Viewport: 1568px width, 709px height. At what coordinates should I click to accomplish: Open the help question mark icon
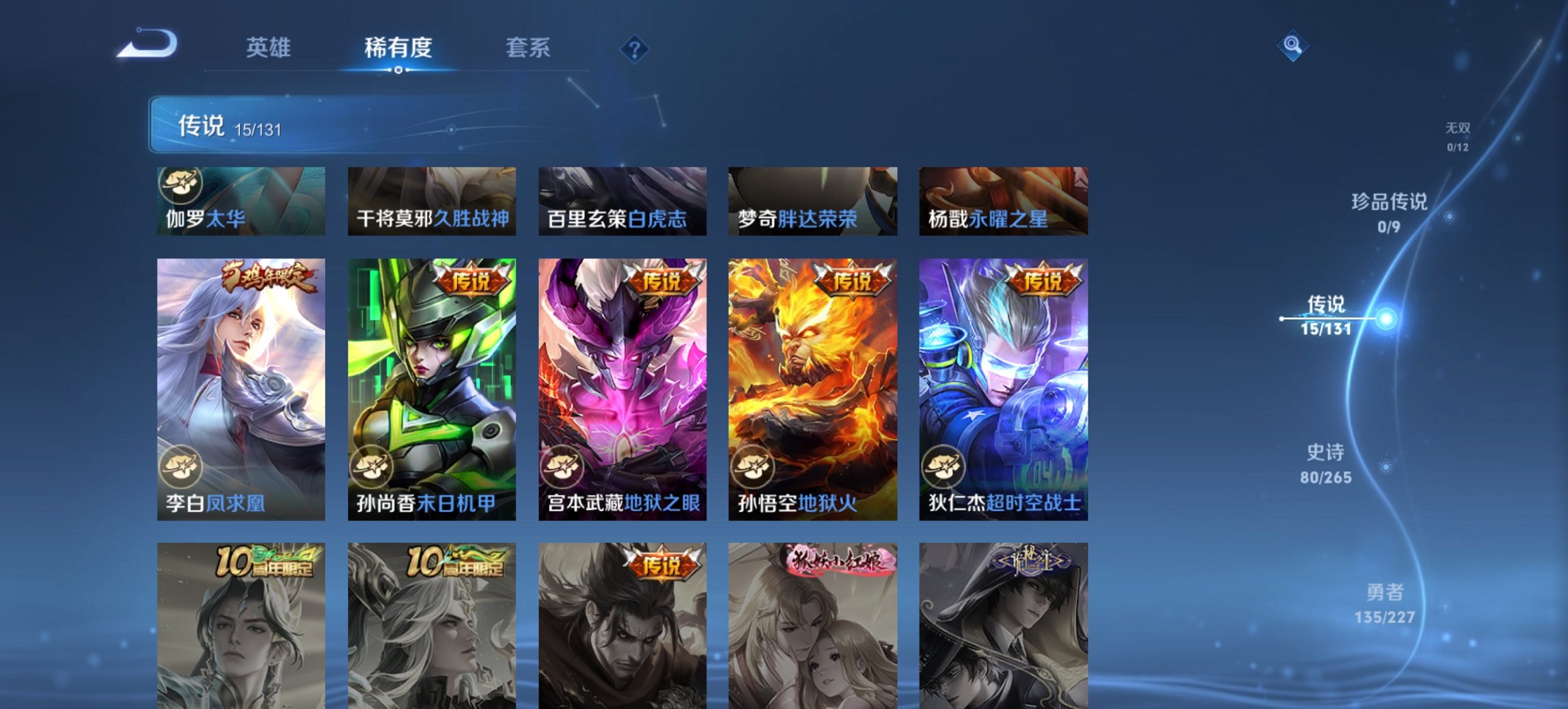[x=635, y=49]
